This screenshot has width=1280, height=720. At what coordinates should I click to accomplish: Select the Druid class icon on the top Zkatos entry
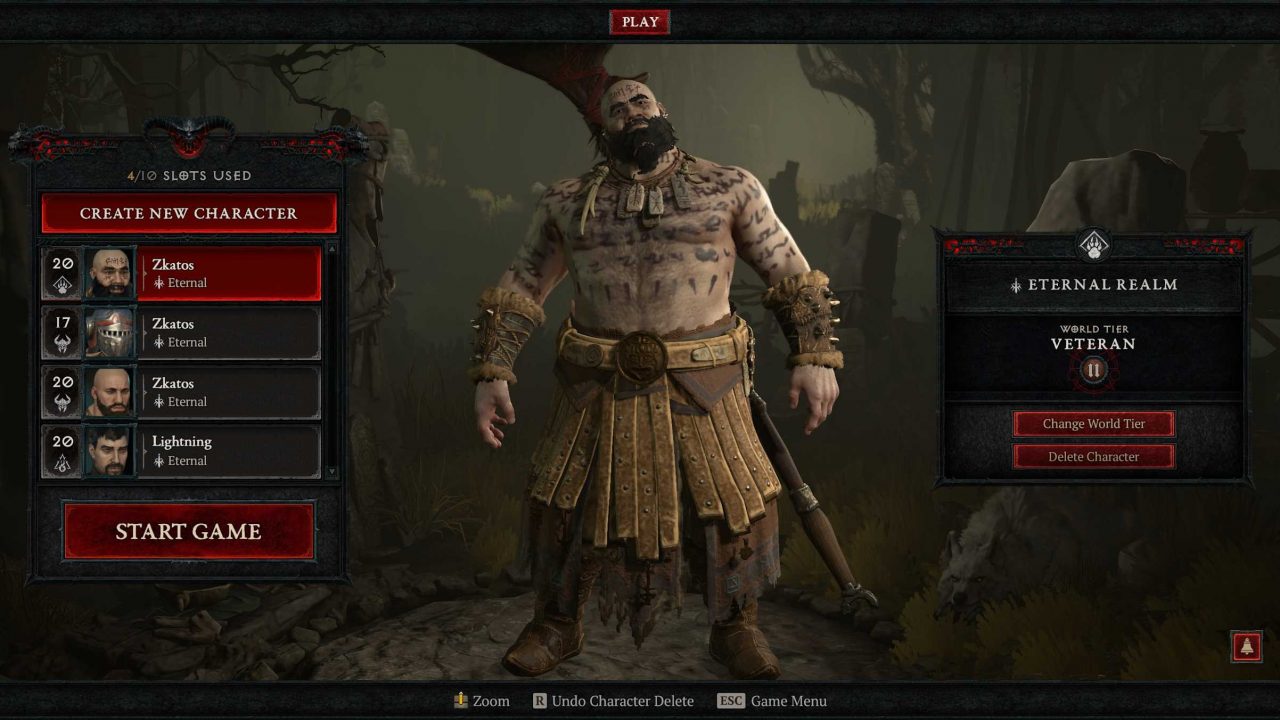60,283
